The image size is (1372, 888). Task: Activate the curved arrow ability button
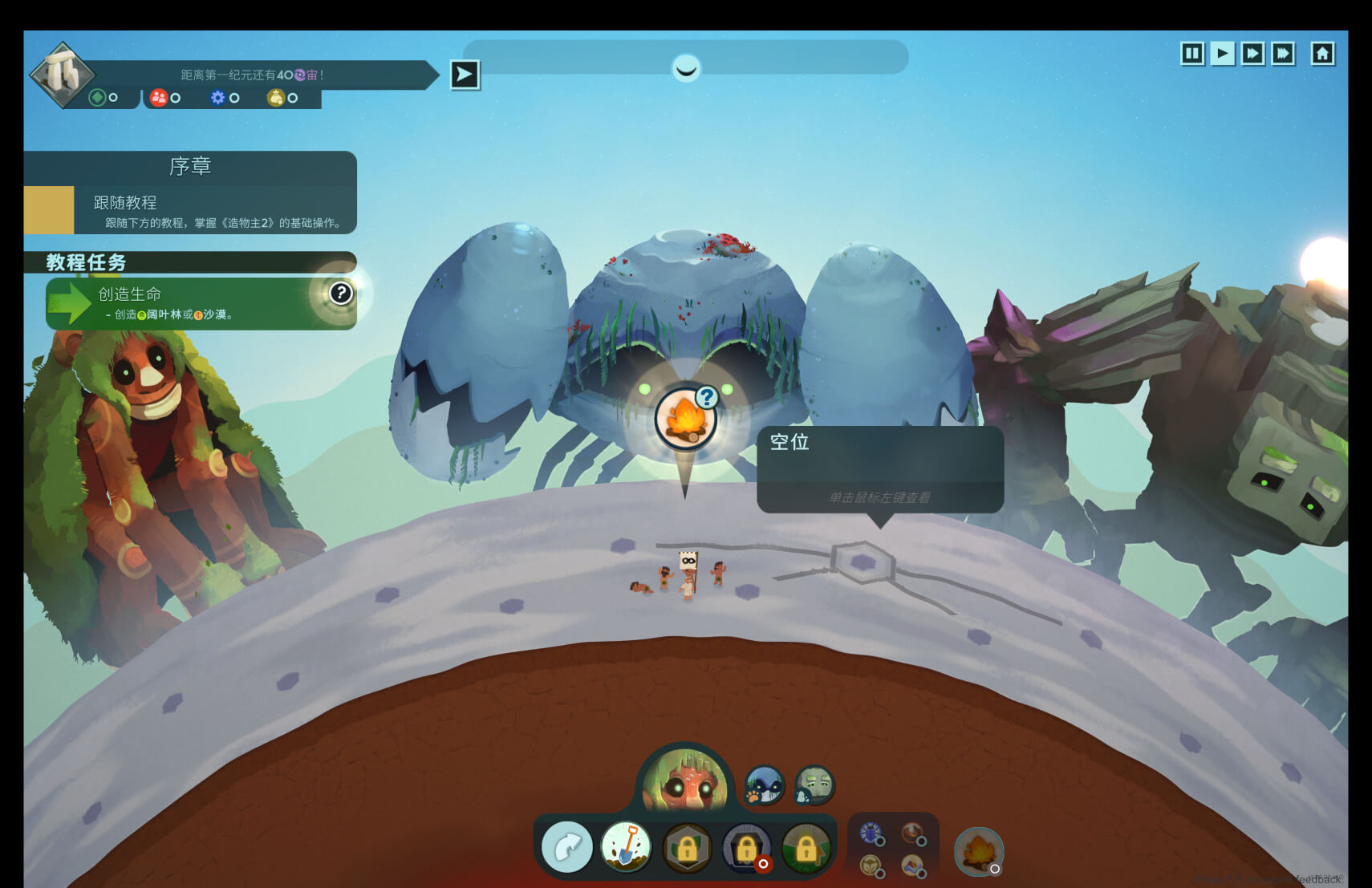tap(567, 847)
